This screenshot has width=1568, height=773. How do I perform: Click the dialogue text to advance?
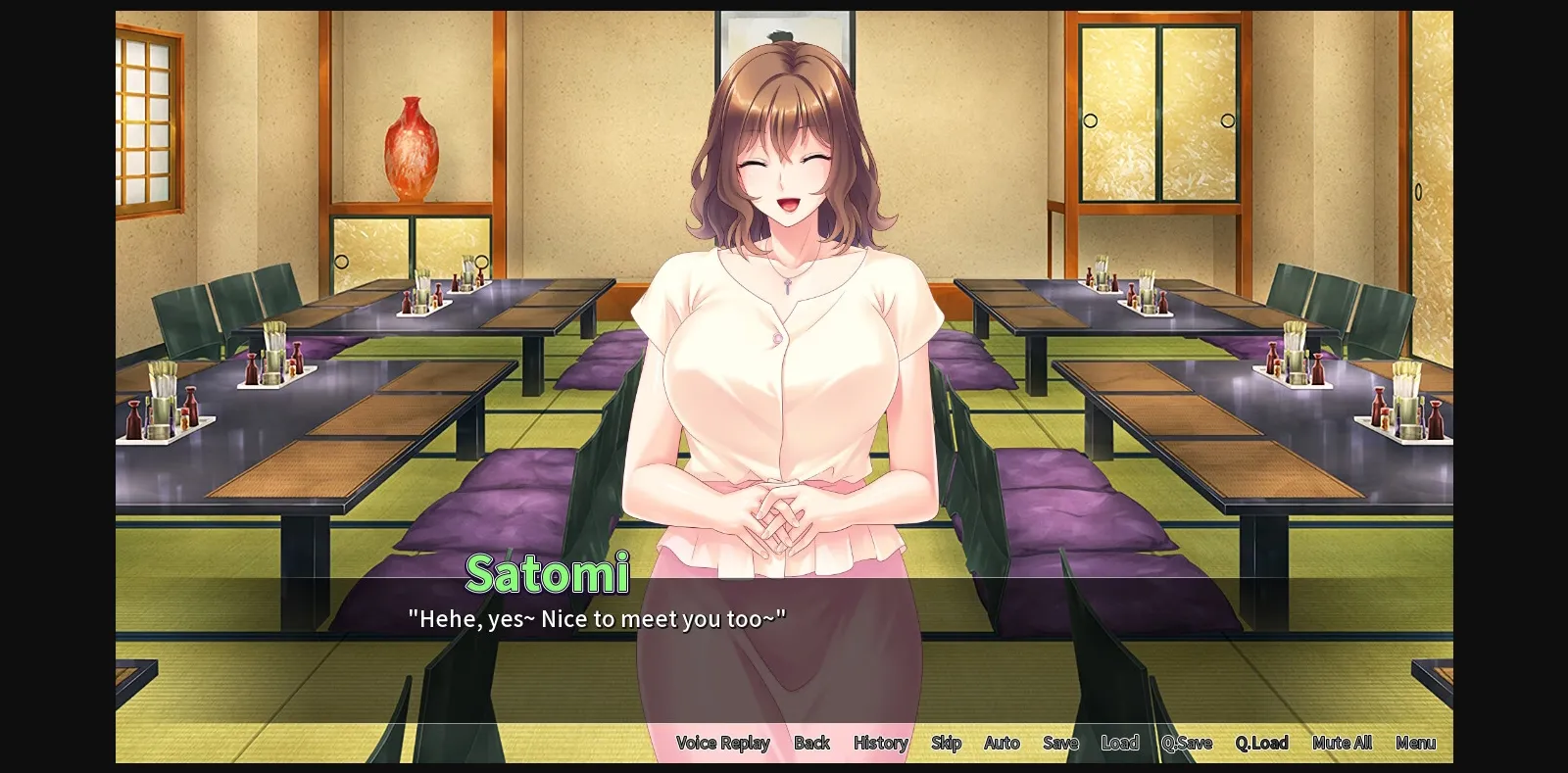[x=598, y=618]
